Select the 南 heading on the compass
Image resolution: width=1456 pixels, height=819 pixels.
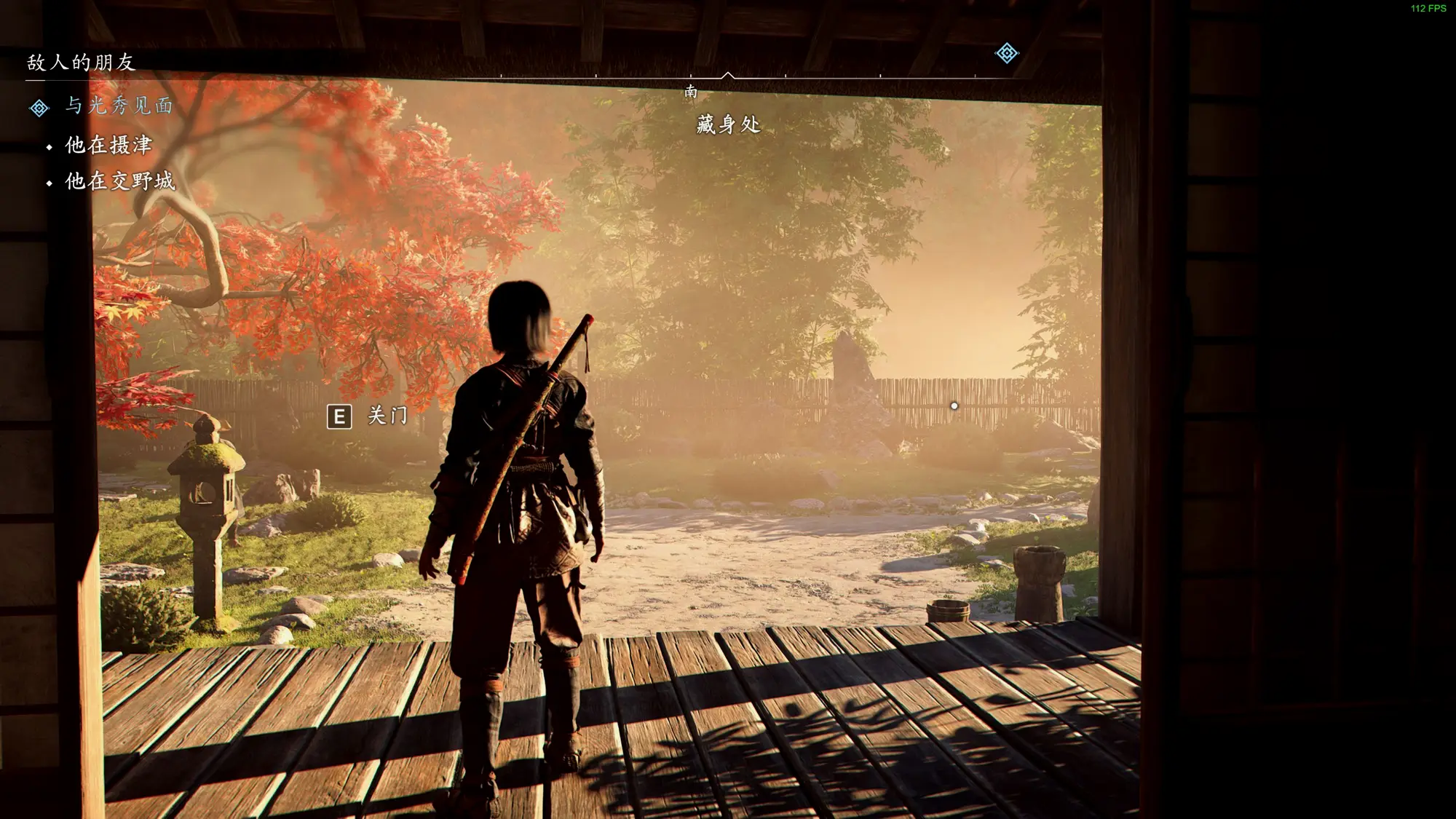691,92
